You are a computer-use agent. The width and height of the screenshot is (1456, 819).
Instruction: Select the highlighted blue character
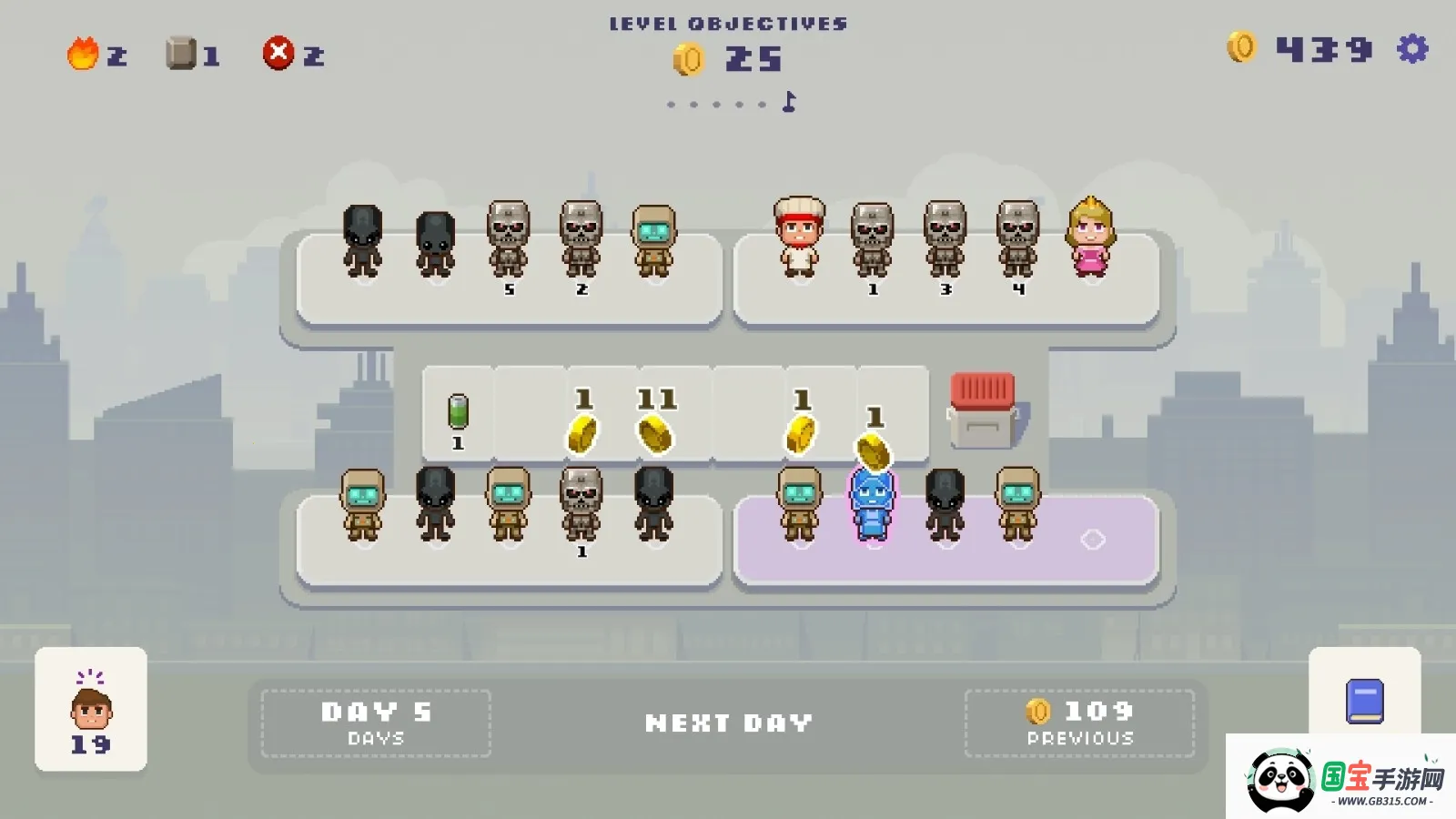pos(872,505)
